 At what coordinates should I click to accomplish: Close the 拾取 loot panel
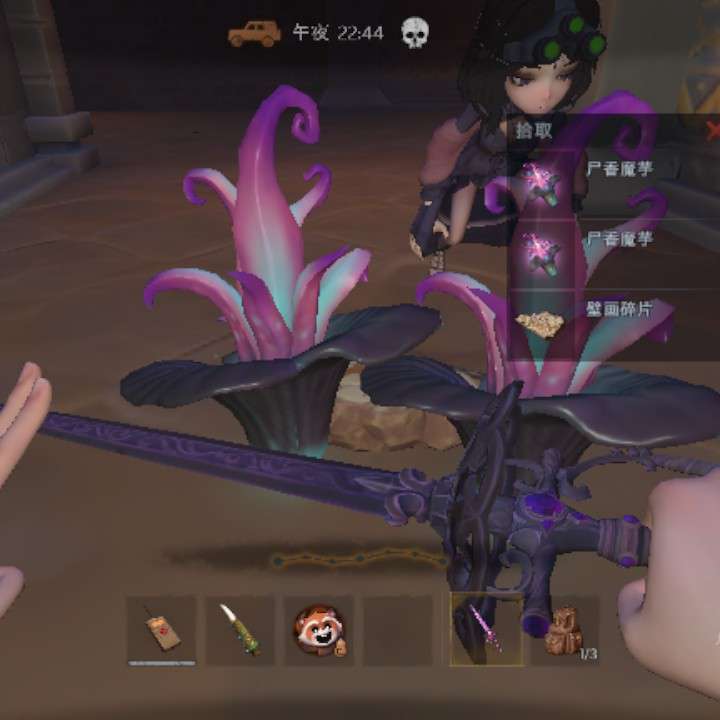tap(712, 130)
